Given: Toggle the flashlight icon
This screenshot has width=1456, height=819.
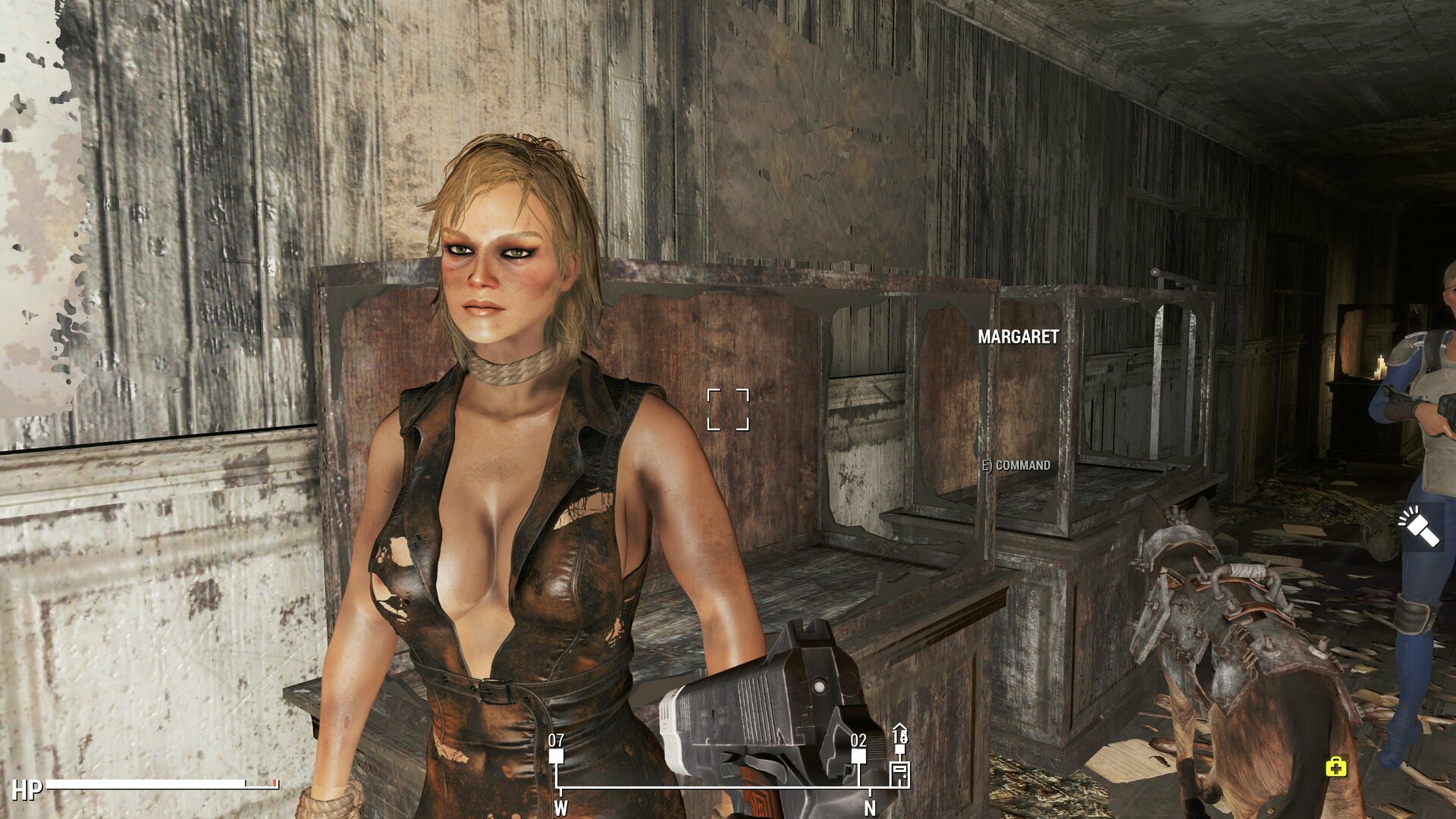Looking at the screenshot, I should coord(1419,526).
